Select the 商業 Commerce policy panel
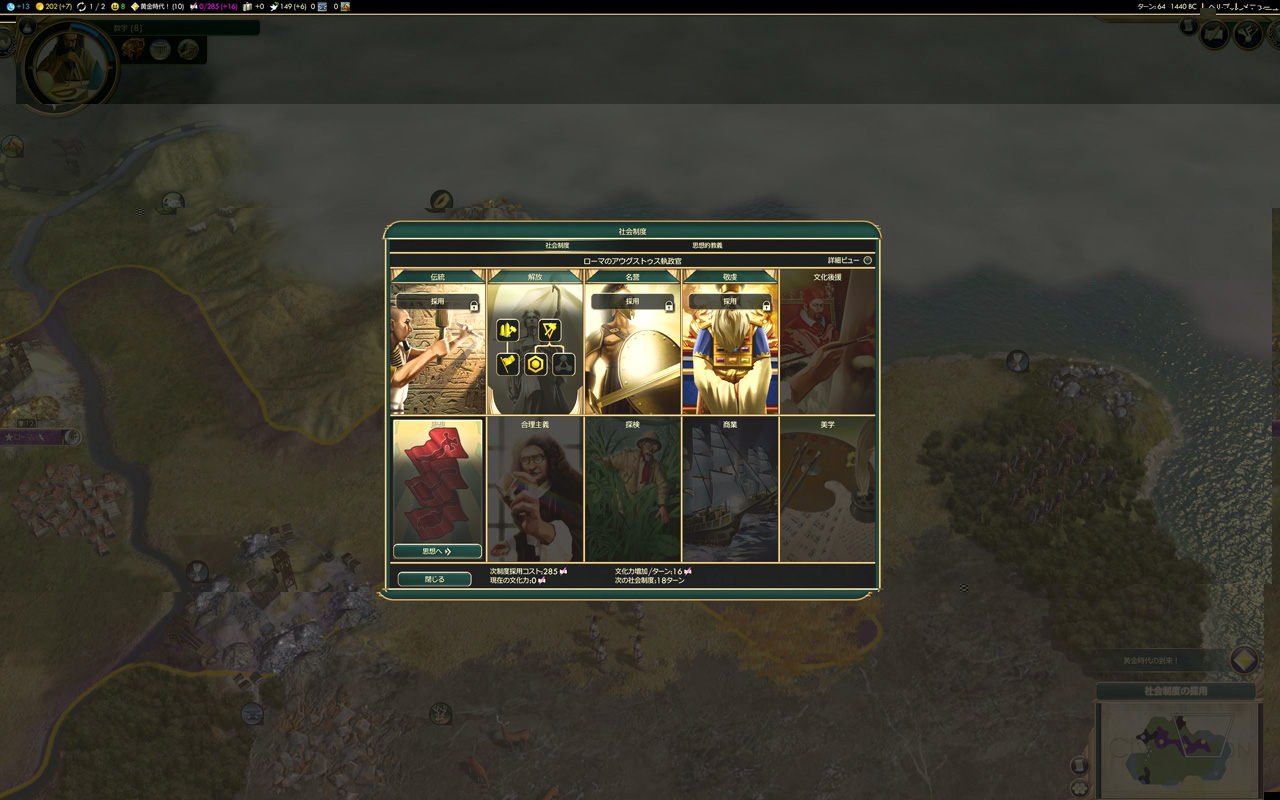The width and height of the screenshot is (1280, 800). pyautogui.click(x=730, y=490)
